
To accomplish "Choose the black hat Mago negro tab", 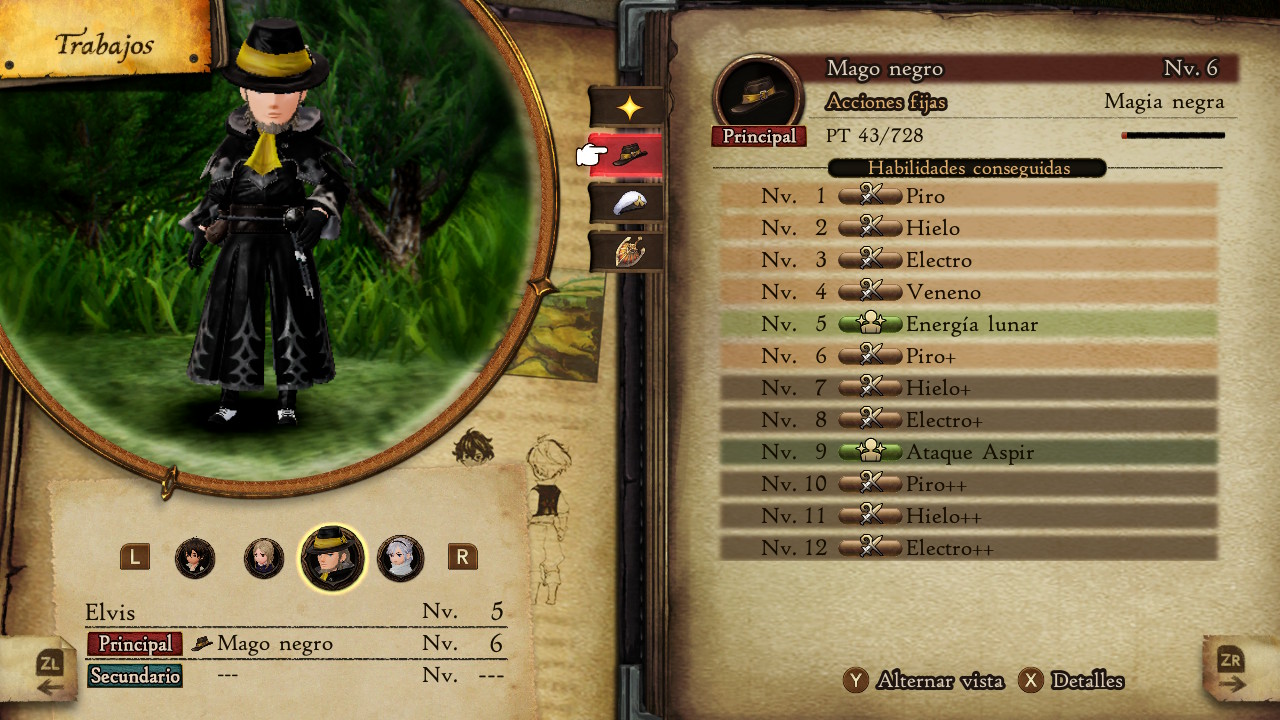I will click(627, 155).
